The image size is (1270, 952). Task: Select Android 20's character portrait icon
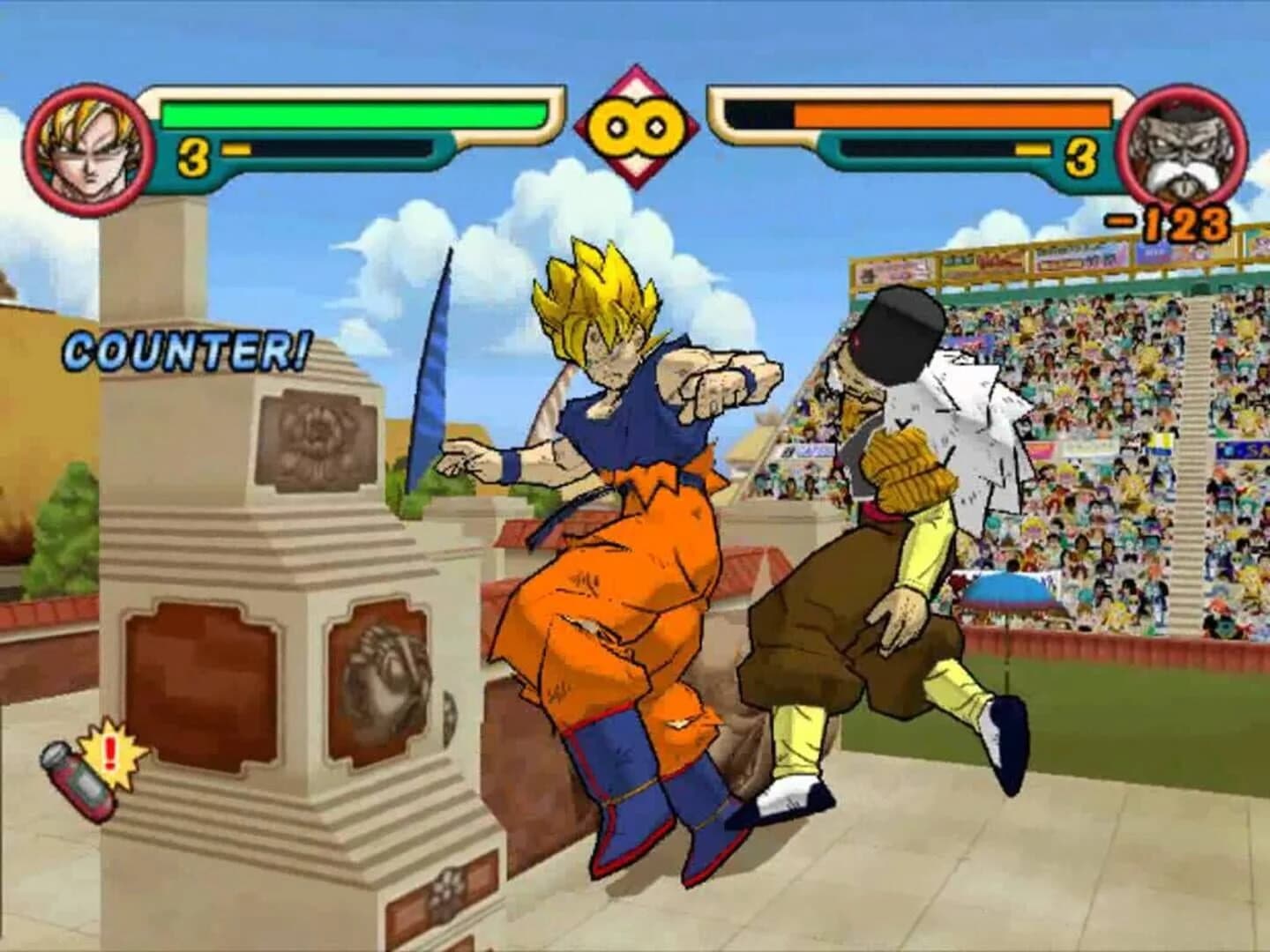(1182, 145)
